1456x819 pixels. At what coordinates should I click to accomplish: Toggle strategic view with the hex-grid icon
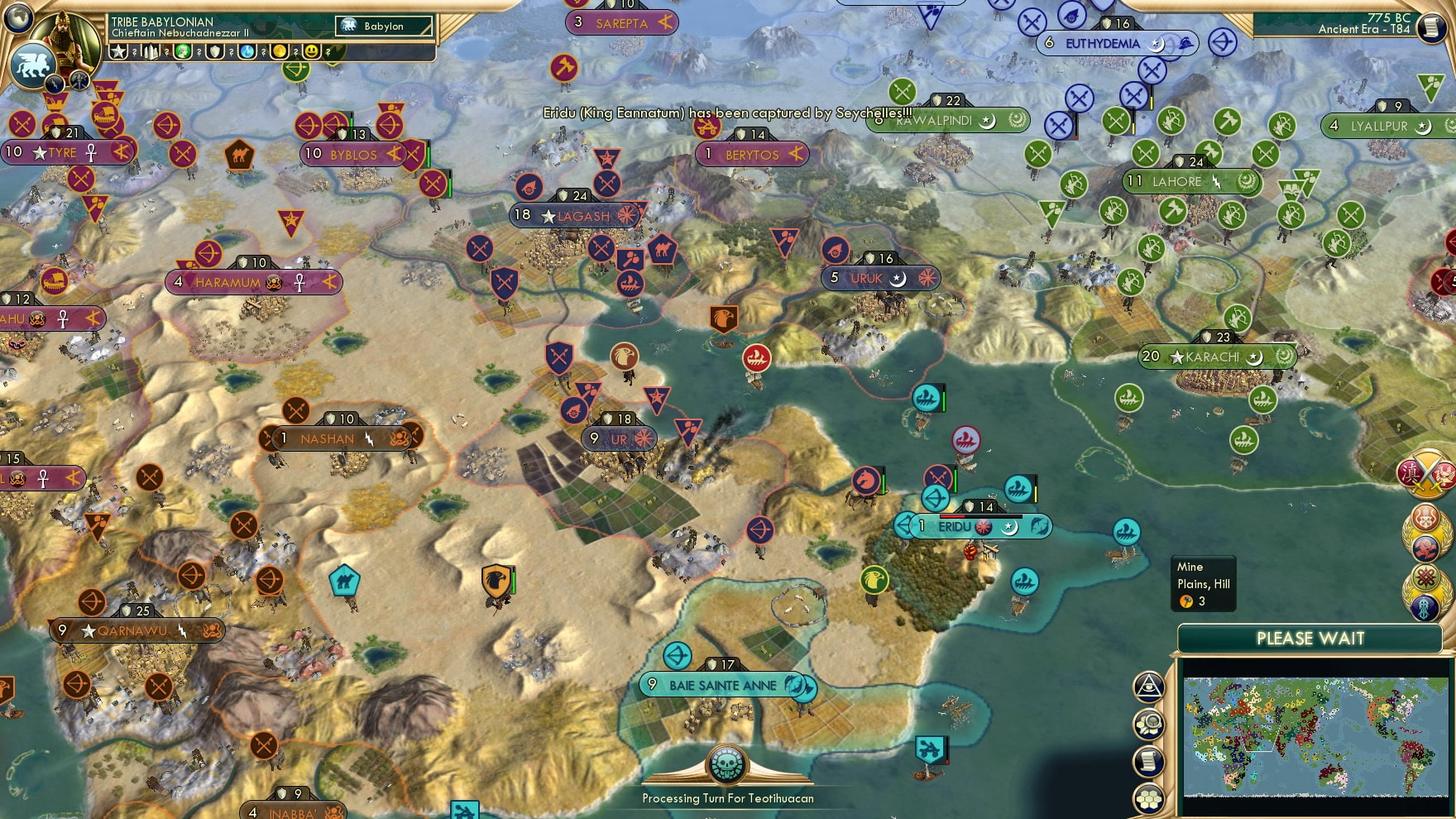[1148, 798]
